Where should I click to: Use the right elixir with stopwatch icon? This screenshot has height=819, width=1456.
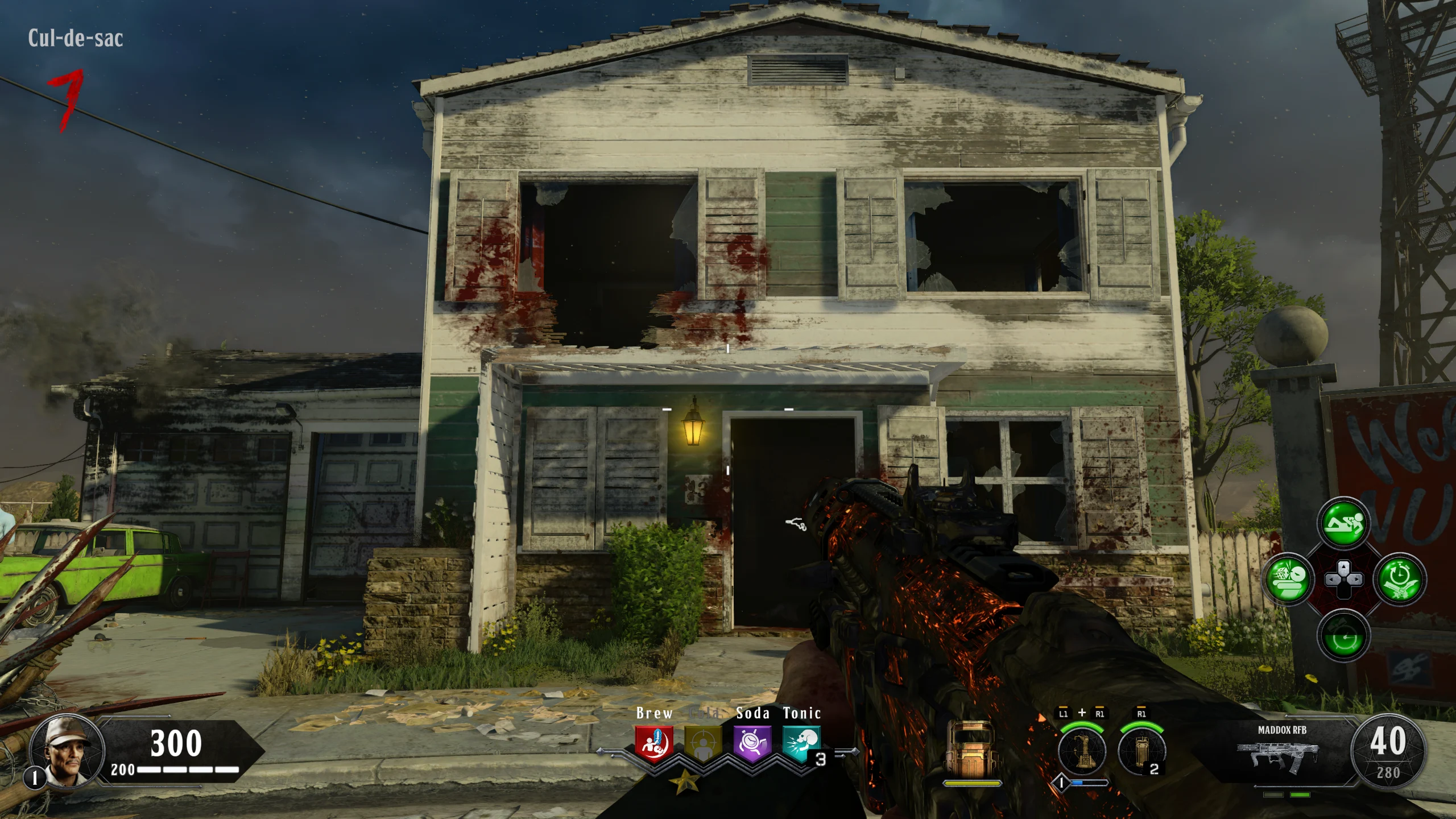pyautogui.click(x=1399, y=580)
